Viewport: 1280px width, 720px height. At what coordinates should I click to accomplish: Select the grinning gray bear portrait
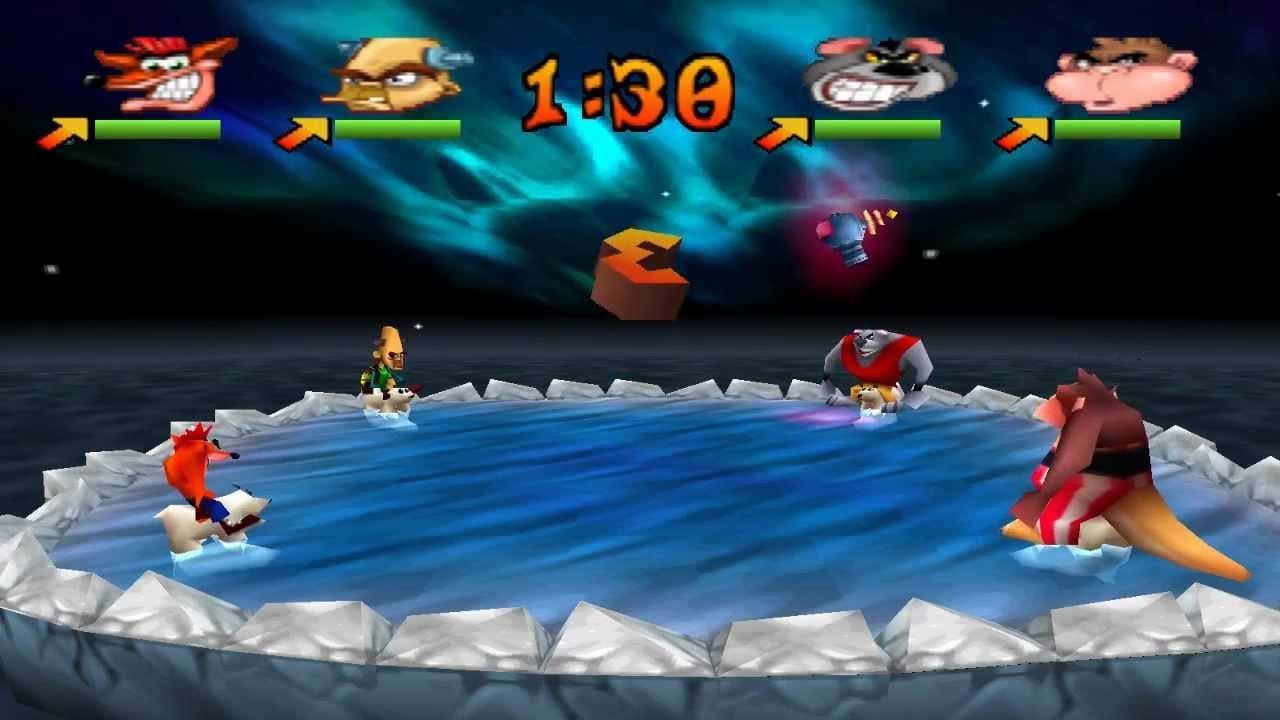pos(880,72)
